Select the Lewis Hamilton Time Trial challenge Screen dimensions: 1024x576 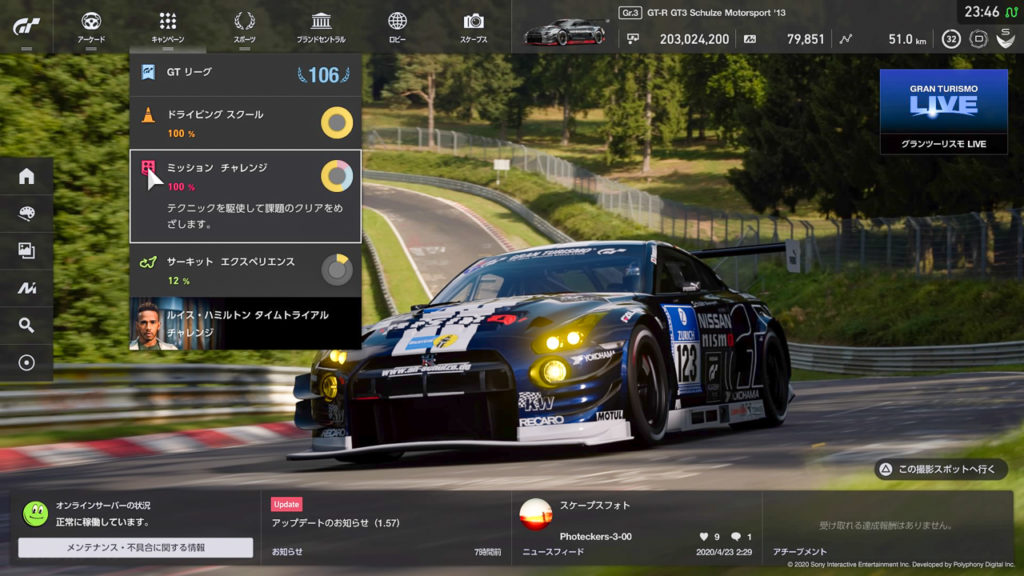click(245, 323)
